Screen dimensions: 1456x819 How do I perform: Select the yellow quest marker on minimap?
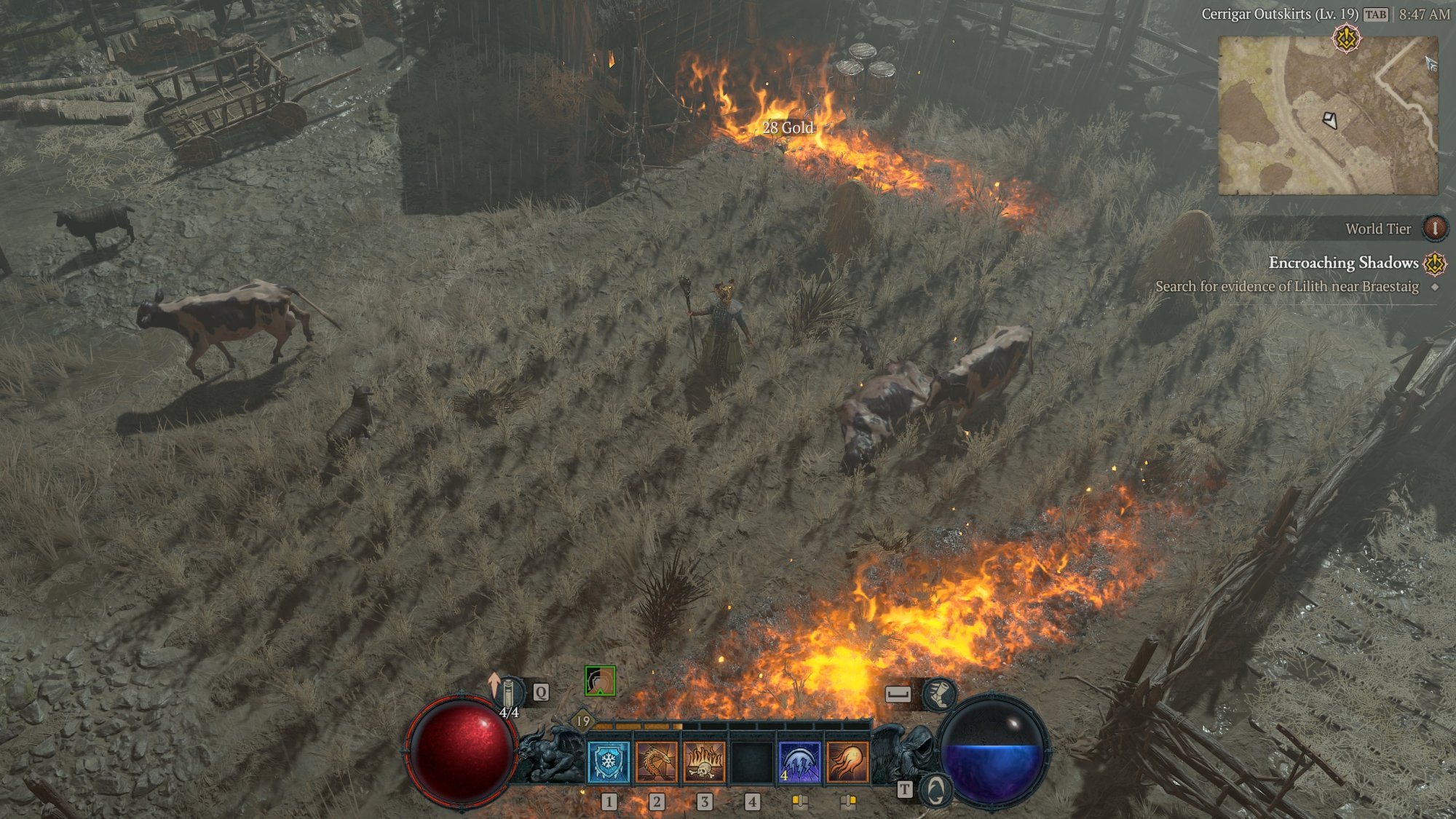[x=1346, y=39]
